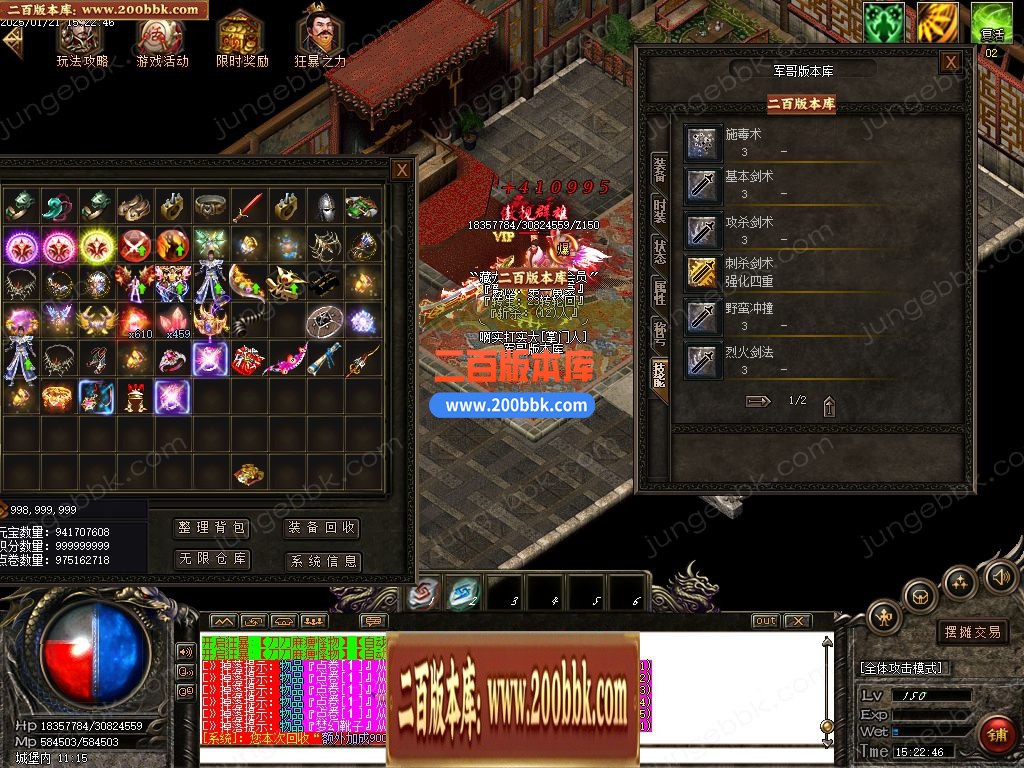Open 玩法攻略 gameplay guide

click(81, 40)
